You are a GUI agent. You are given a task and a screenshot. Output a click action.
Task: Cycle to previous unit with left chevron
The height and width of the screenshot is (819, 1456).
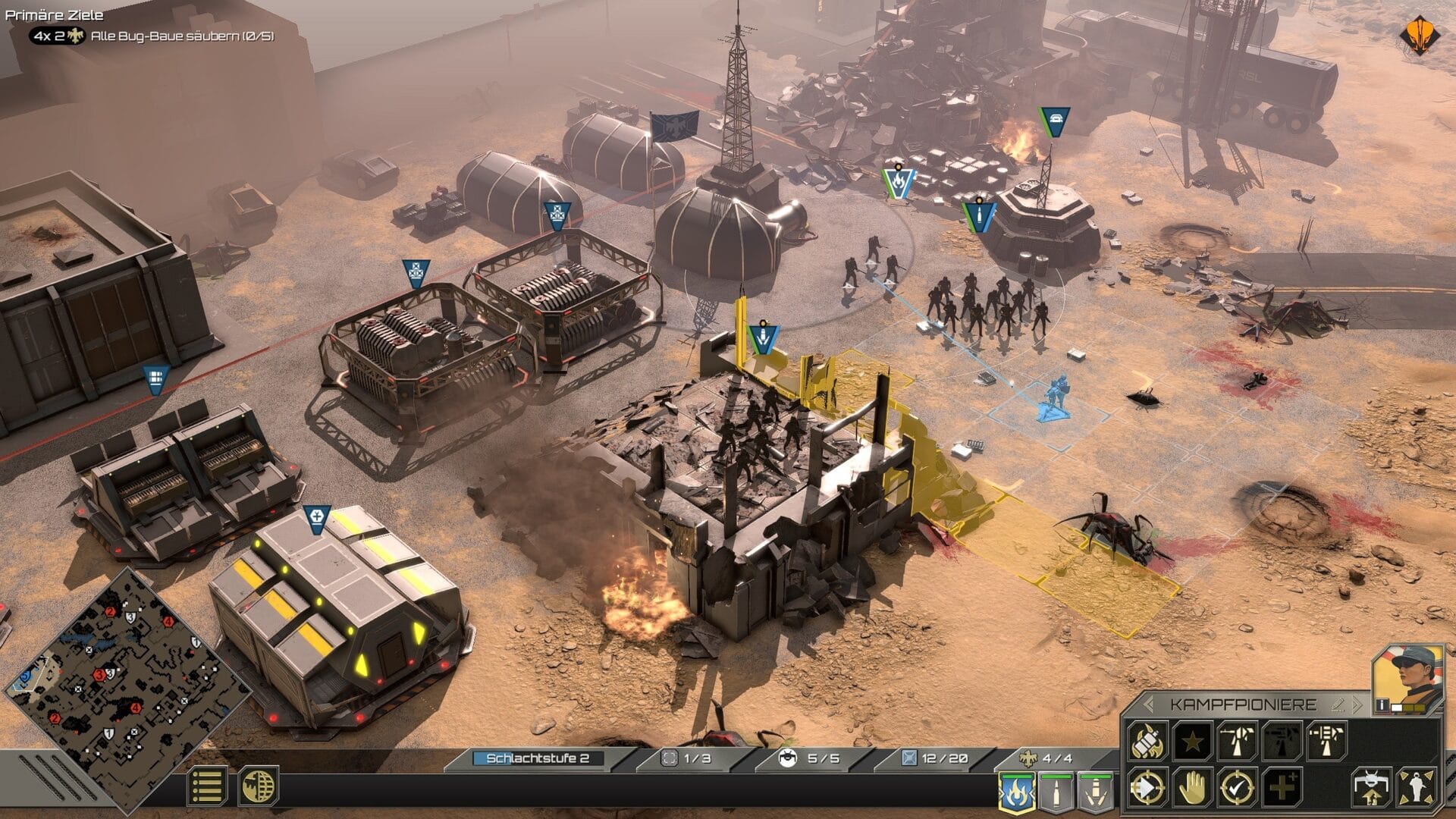click(1148, 703)
